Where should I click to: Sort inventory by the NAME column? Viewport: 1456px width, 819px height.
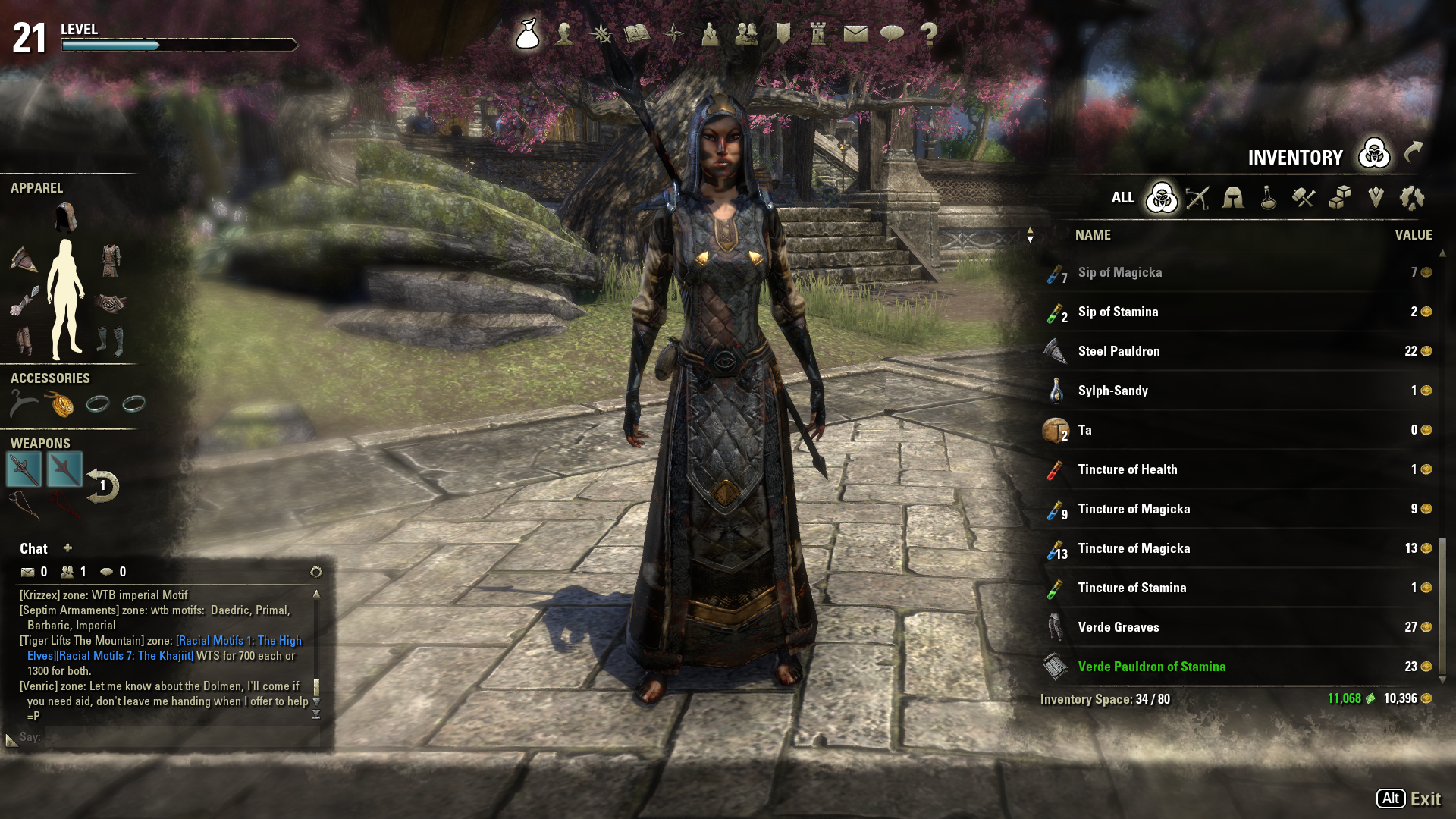click(x=1093, y=235)
